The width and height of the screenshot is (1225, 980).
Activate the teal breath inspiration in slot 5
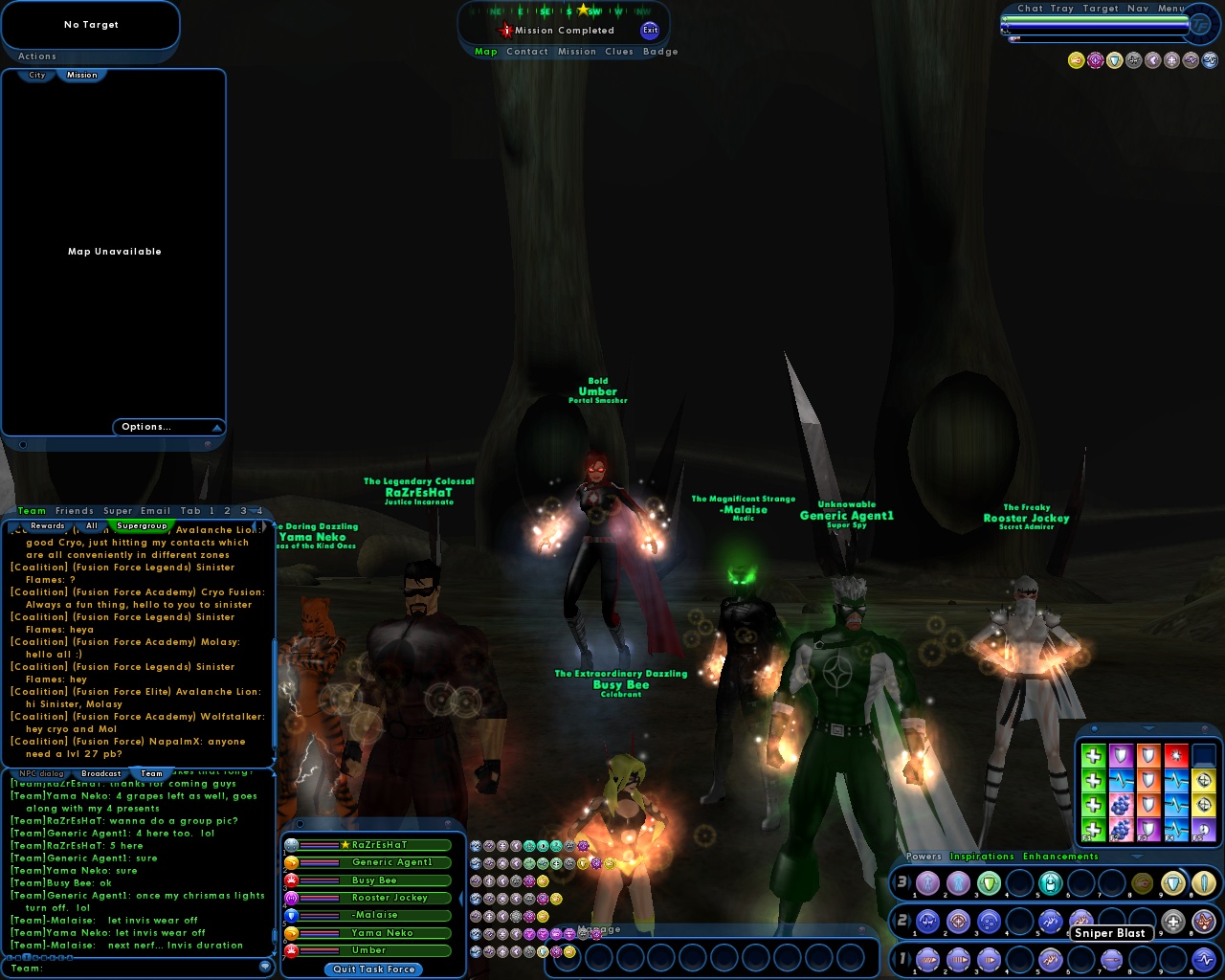click(x=1050, y=883)
